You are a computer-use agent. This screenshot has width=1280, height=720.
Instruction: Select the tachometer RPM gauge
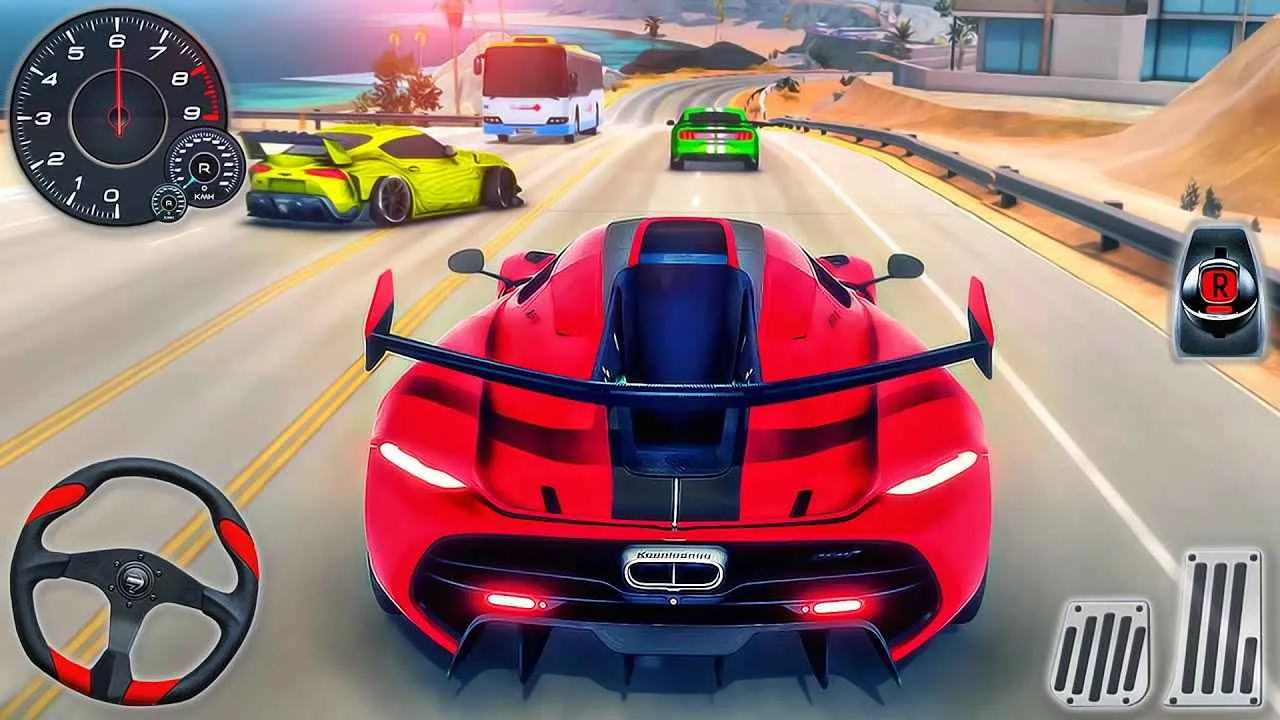(x=118, y=115)
